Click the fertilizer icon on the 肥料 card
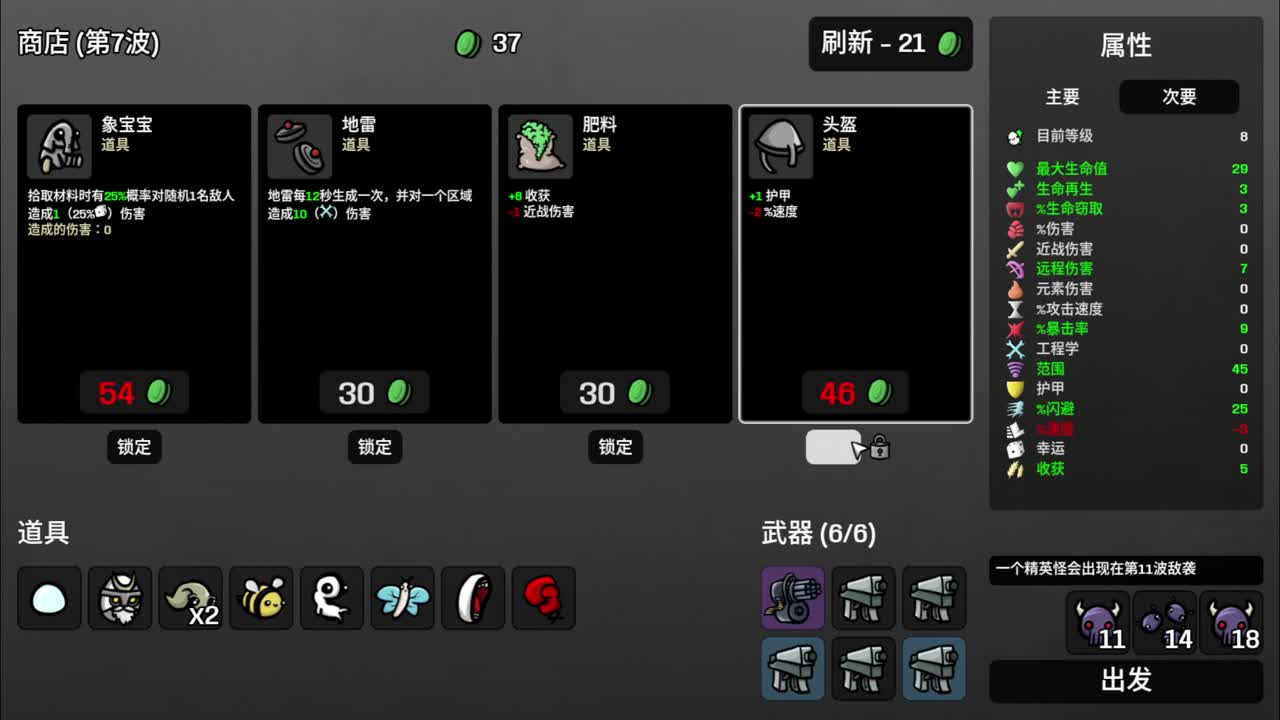 coord(538,145)
